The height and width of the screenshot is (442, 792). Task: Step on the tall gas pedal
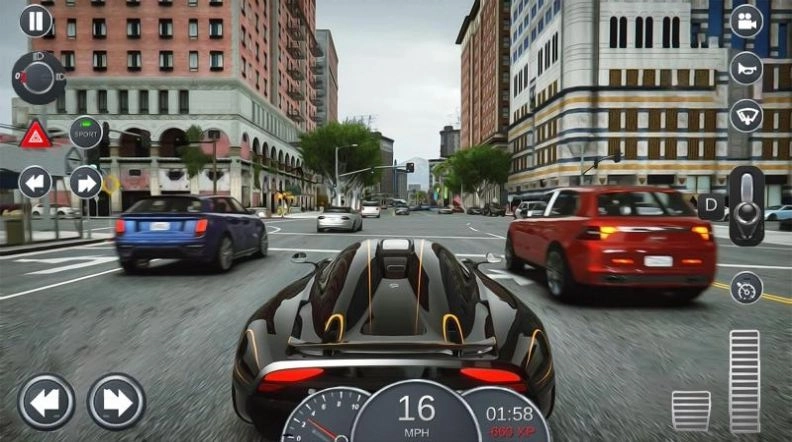click(x=744, y=381)
